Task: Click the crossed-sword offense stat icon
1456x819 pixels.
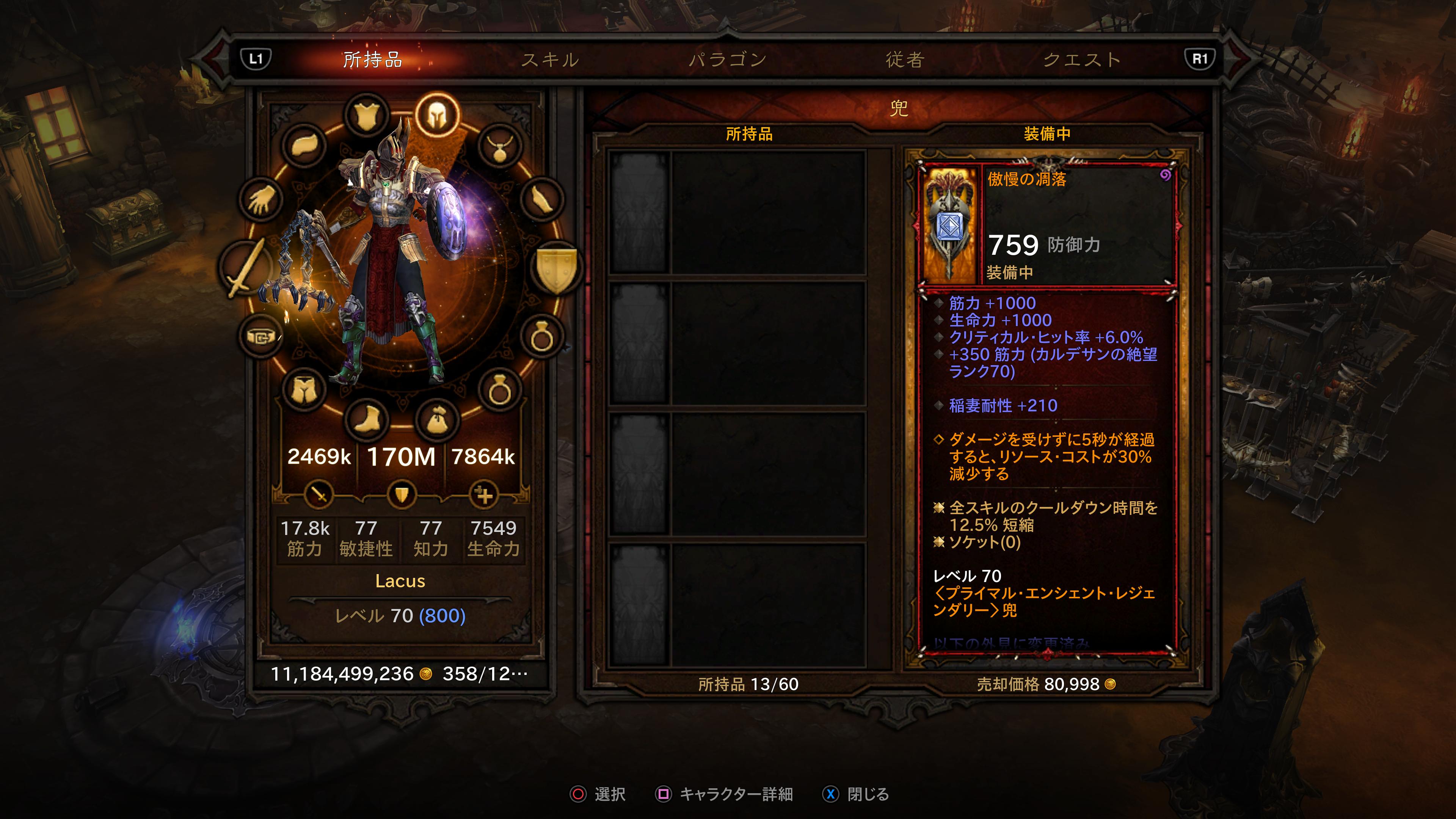Action: (x=319, y=495)
